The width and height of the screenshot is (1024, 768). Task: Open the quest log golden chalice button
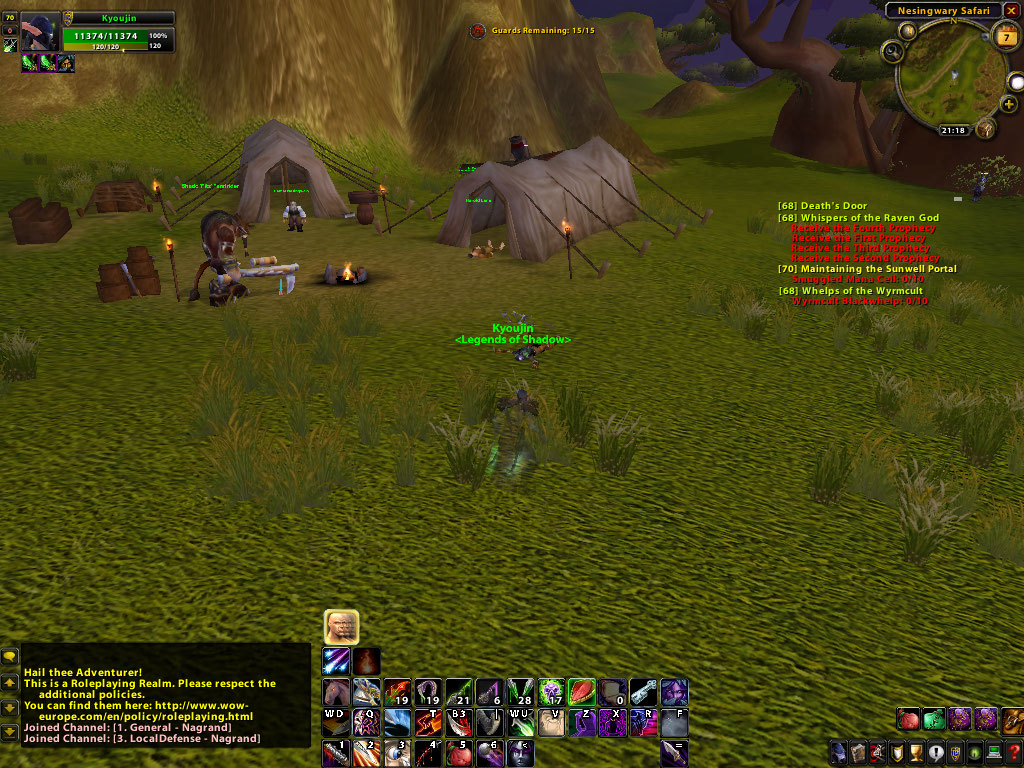click(x=917, y=752)
